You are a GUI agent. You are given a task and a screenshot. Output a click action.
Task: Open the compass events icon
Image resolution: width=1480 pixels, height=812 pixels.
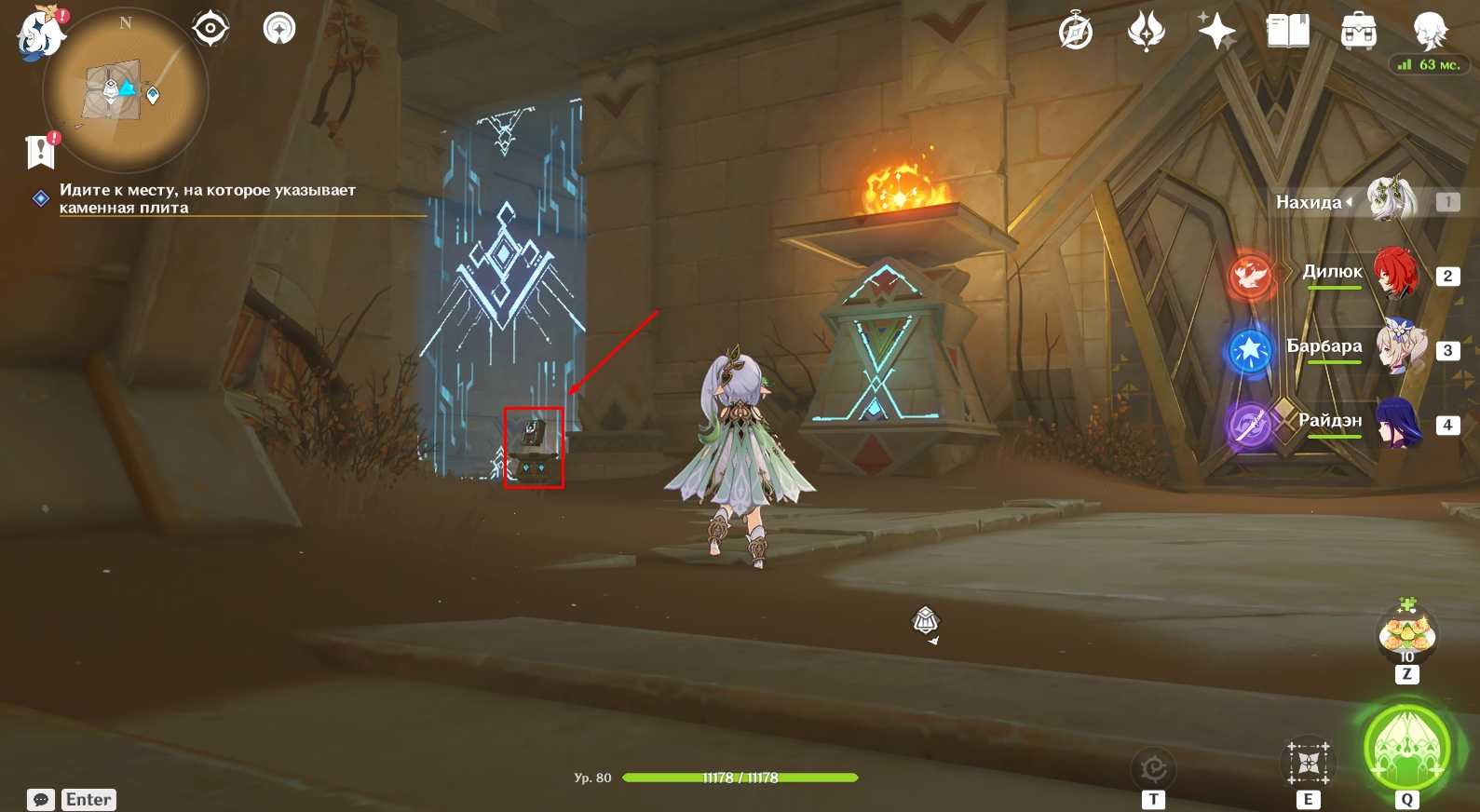[x=1076, y=33]
